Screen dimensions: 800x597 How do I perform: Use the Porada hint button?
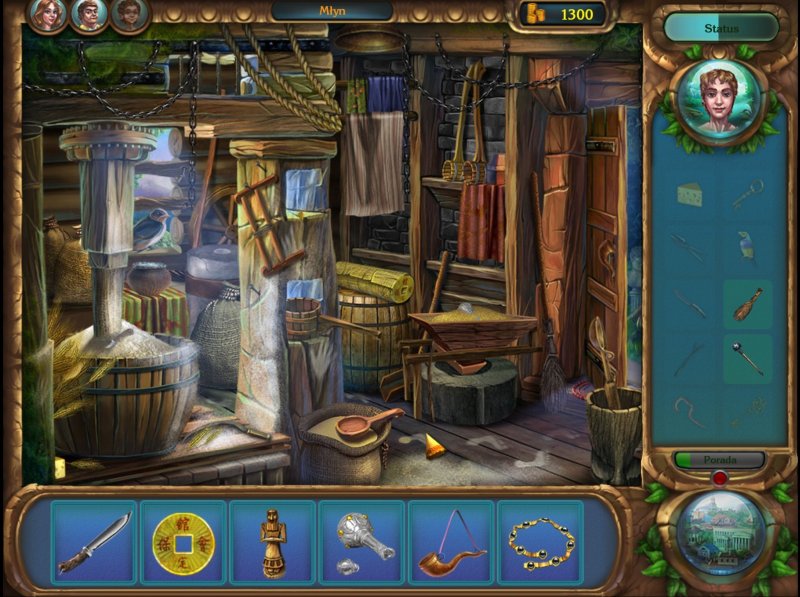tap(720, 460)
